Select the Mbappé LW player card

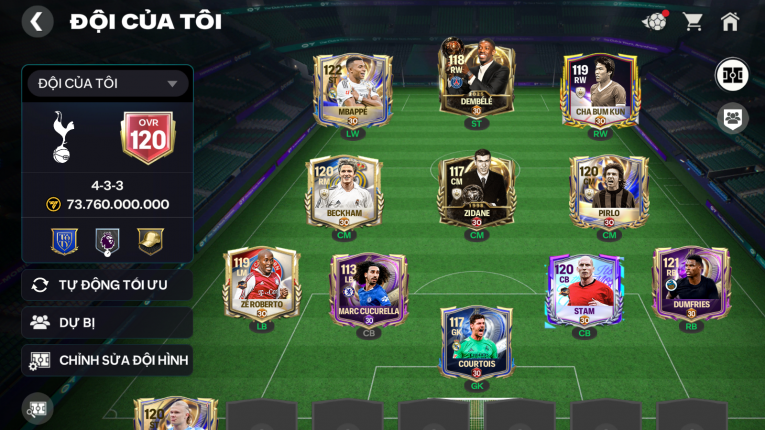click(x=353, y=90)
